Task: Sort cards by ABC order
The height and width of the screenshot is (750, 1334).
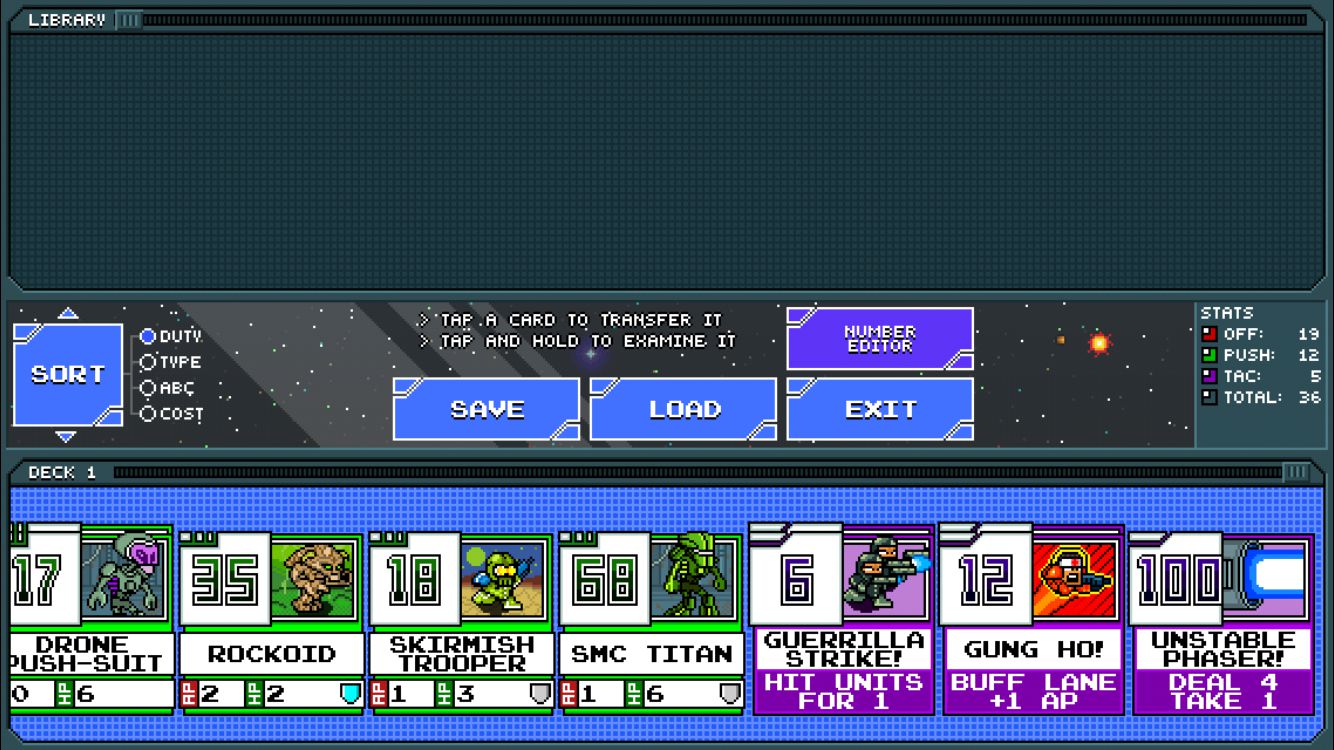Action: point(148,388)
